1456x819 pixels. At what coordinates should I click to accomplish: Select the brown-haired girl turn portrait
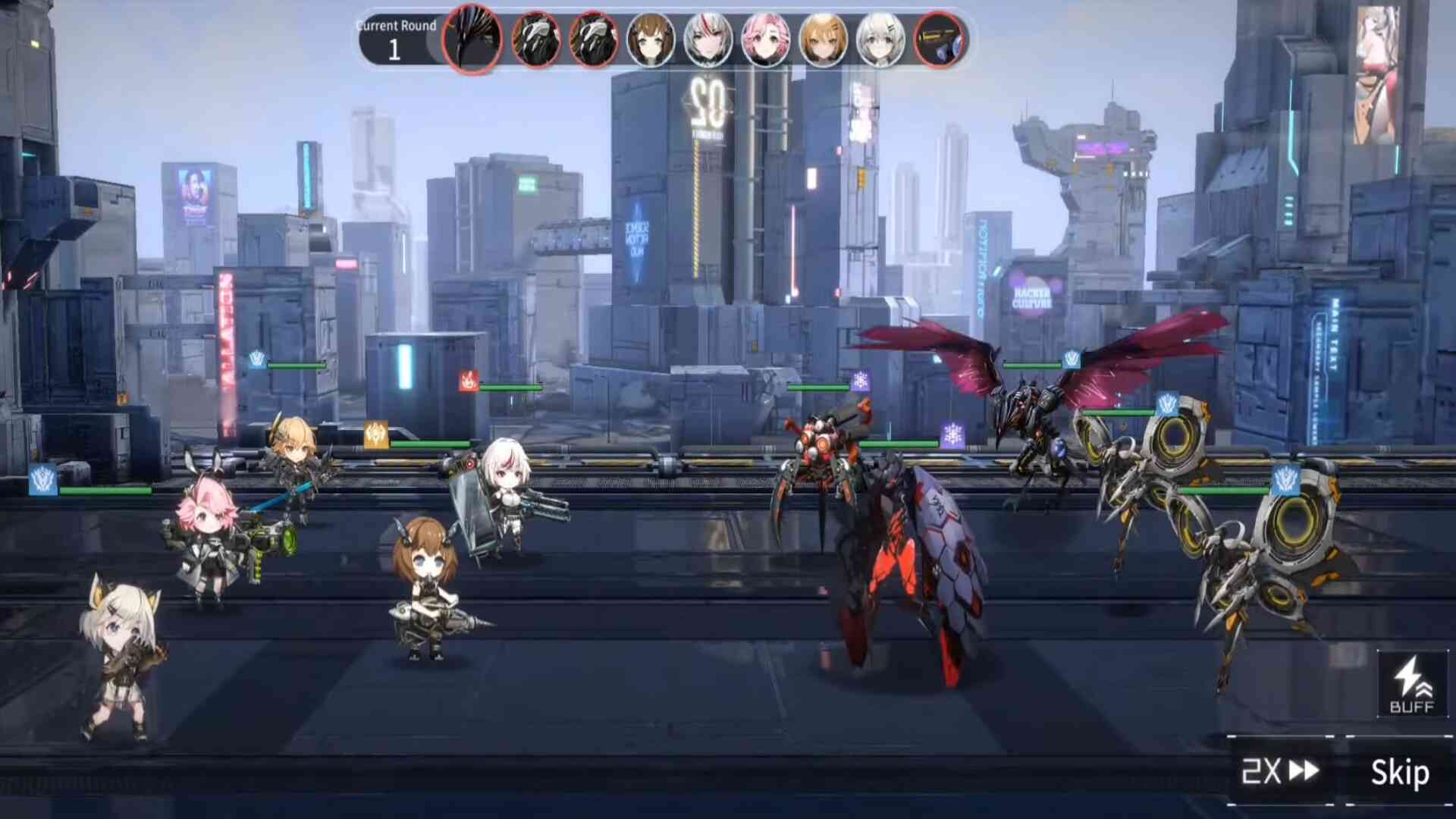click(651, 39)
